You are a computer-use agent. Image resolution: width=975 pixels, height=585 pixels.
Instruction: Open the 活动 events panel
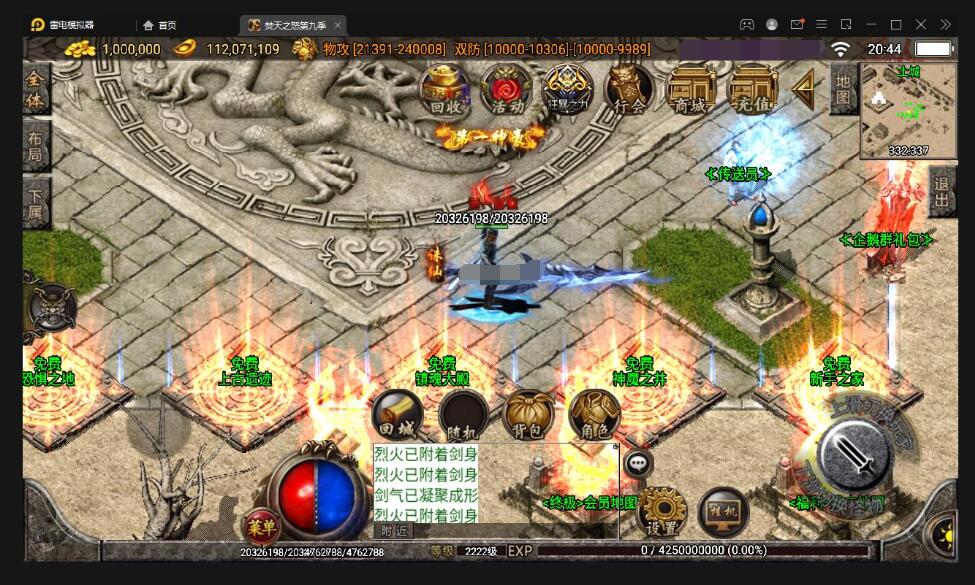coord(507,88)
